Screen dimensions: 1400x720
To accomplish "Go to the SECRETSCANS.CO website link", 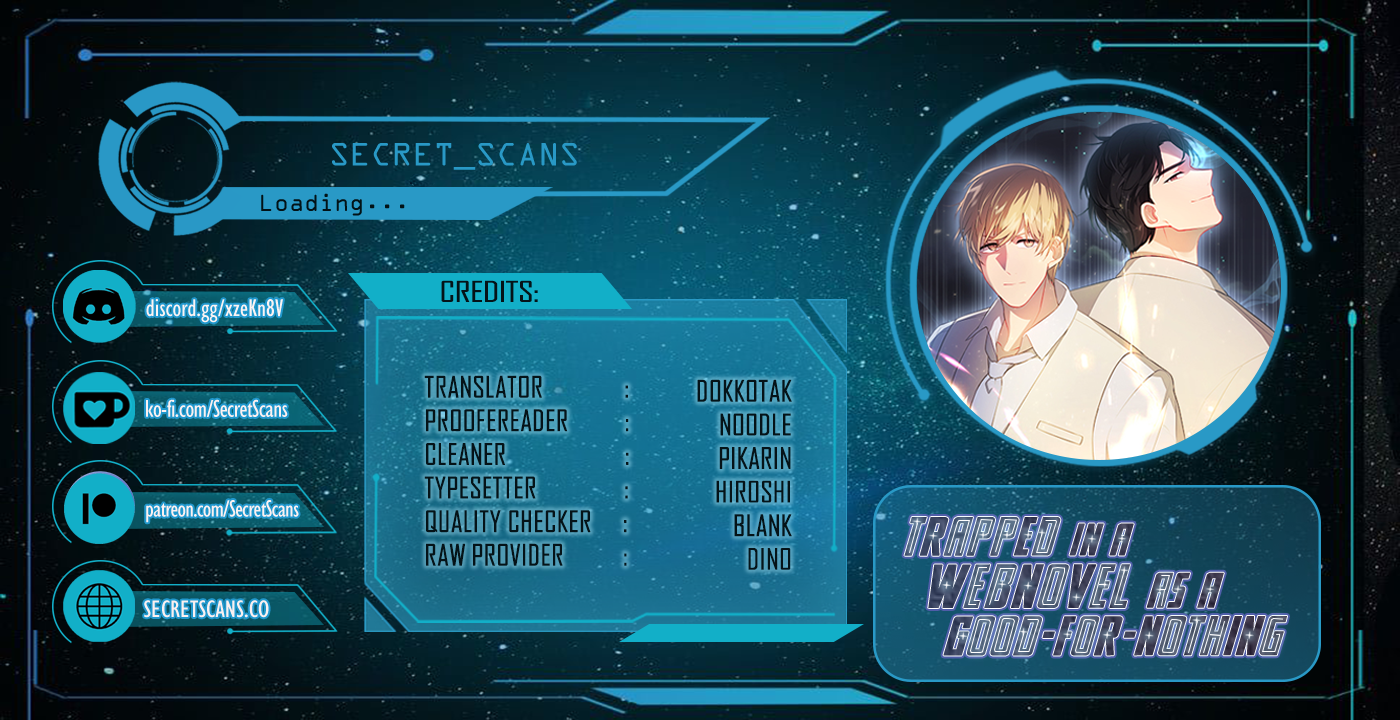I will tap(206, 609).
